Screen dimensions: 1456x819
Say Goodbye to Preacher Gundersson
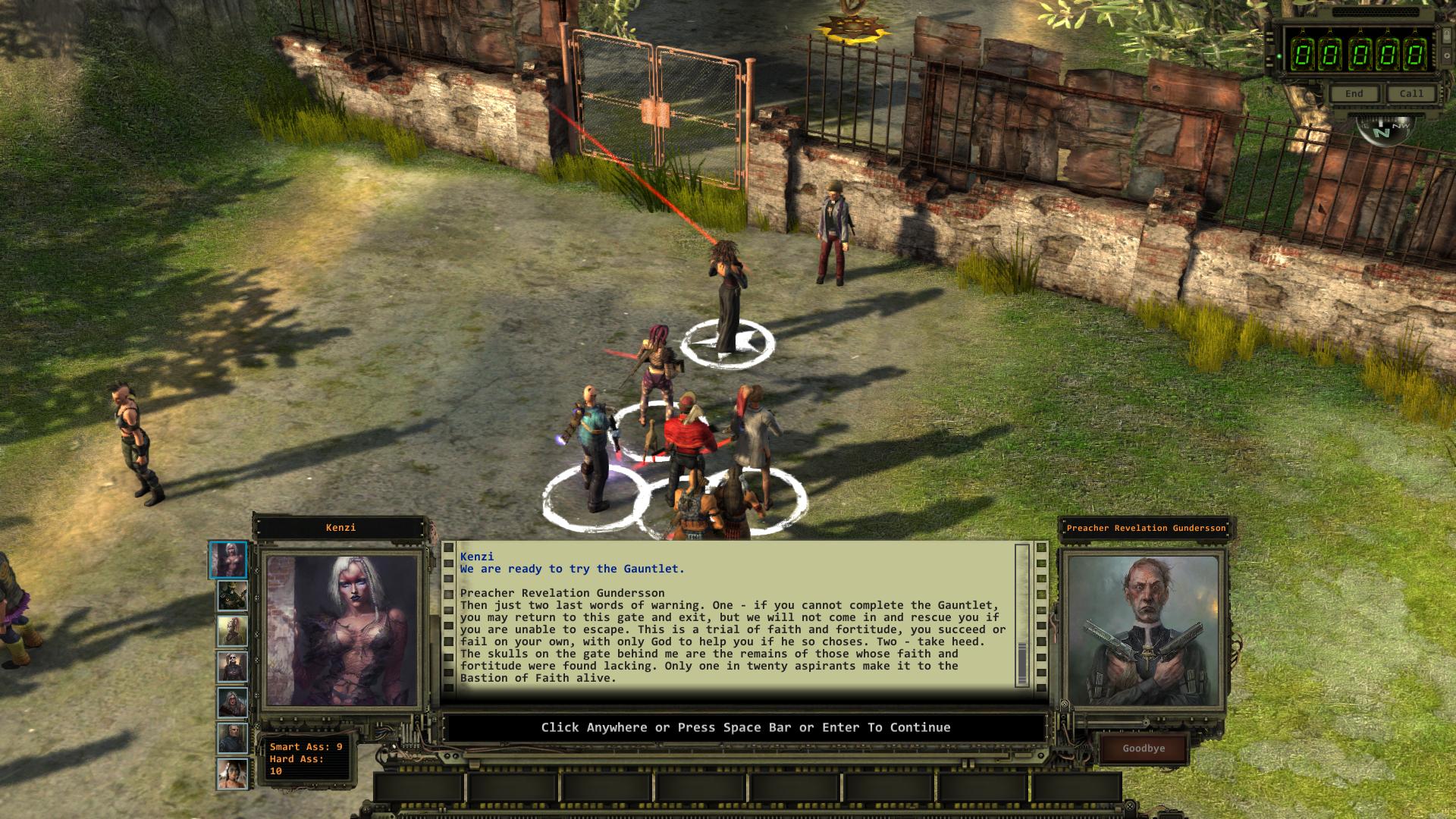coord(1144,748)
